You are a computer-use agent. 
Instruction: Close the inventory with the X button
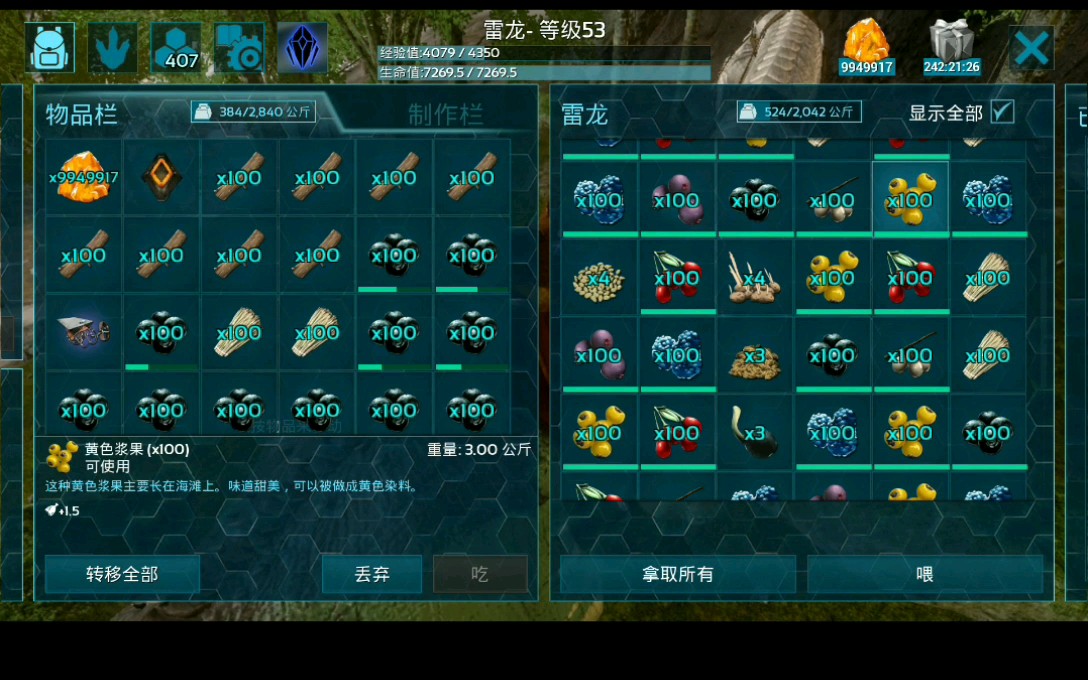coord(1031,48)
